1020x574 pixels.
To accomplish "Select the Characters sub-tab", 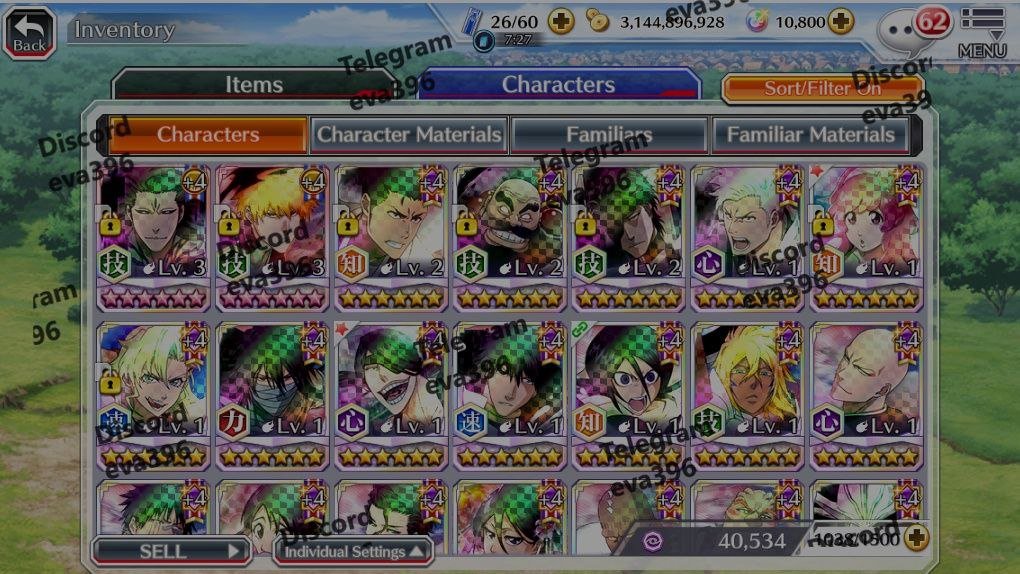I will (208, 134).
